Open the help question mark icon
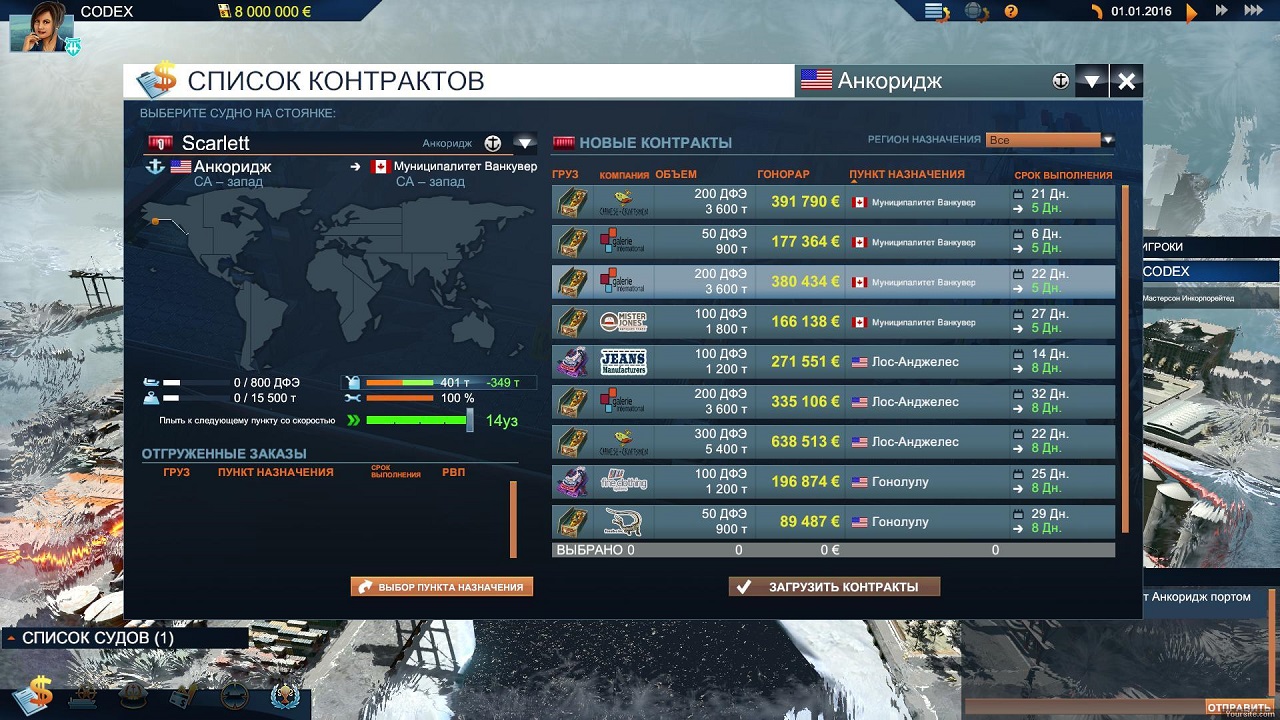 click(1011, 12)
